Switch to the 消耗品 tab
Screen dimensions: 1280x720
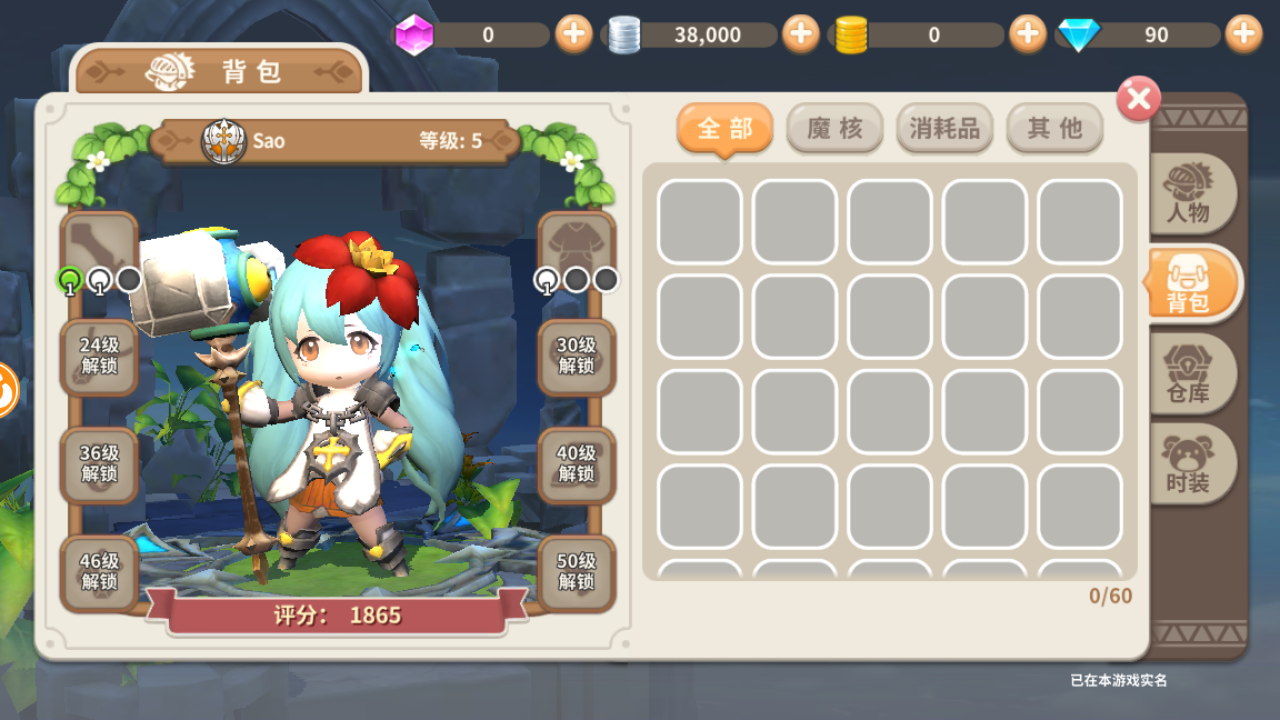pos(944,128)
